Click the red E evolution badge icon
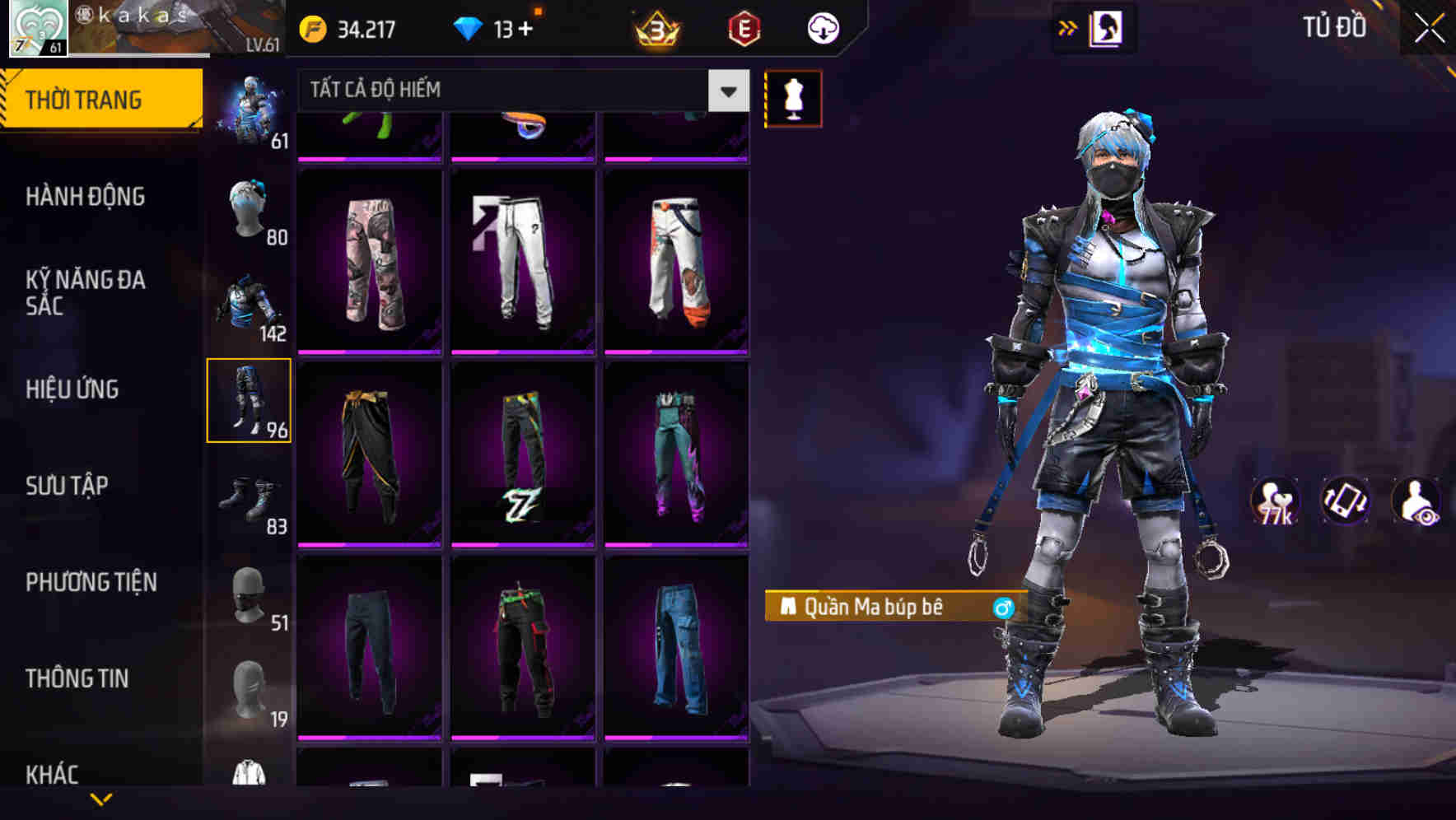The height and width of the screenshot is (820, 1456). pos(744,27)
